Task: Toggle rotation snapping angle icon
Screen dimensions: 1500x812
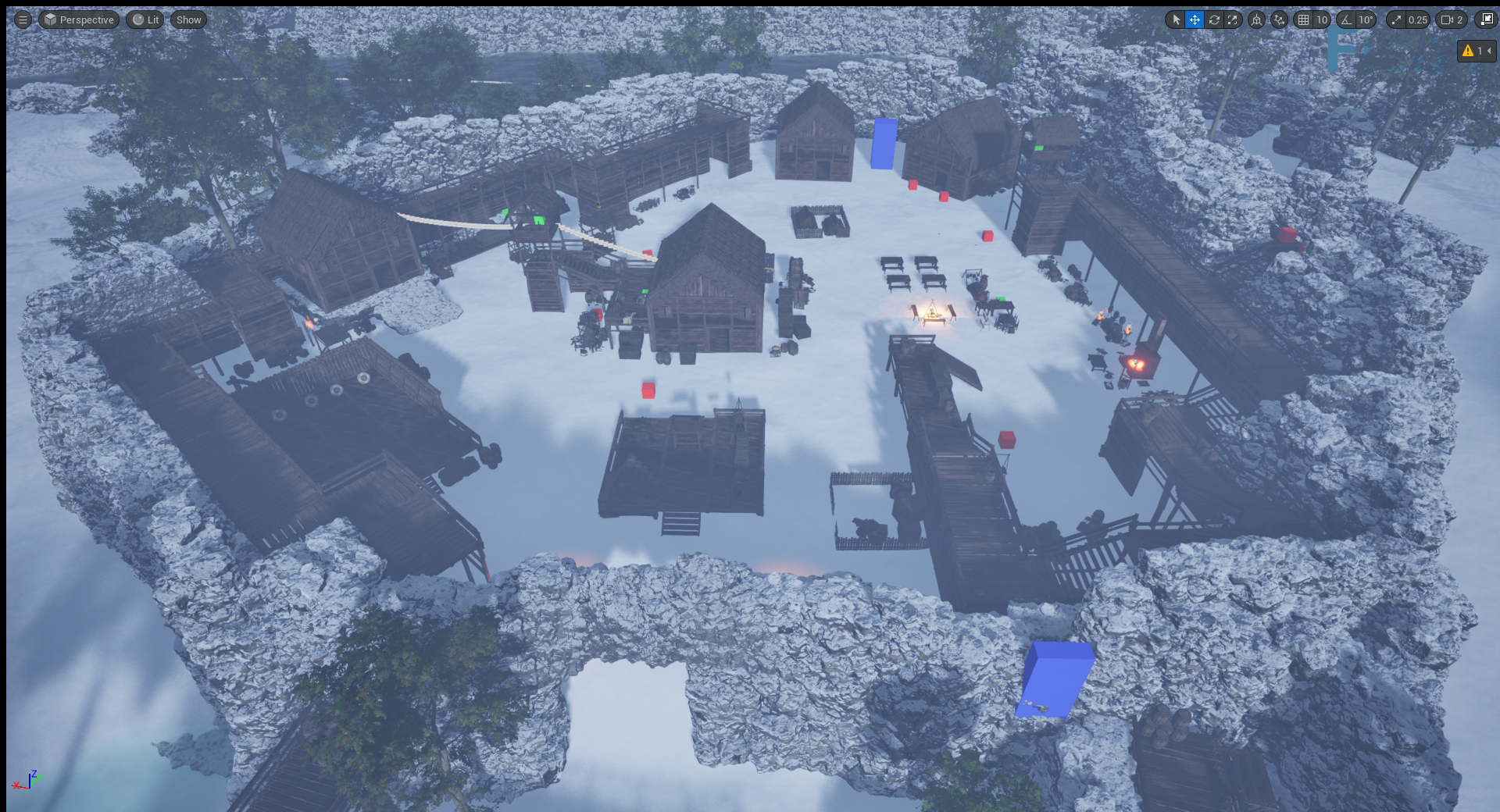Action: click(x=1346, y=20)
